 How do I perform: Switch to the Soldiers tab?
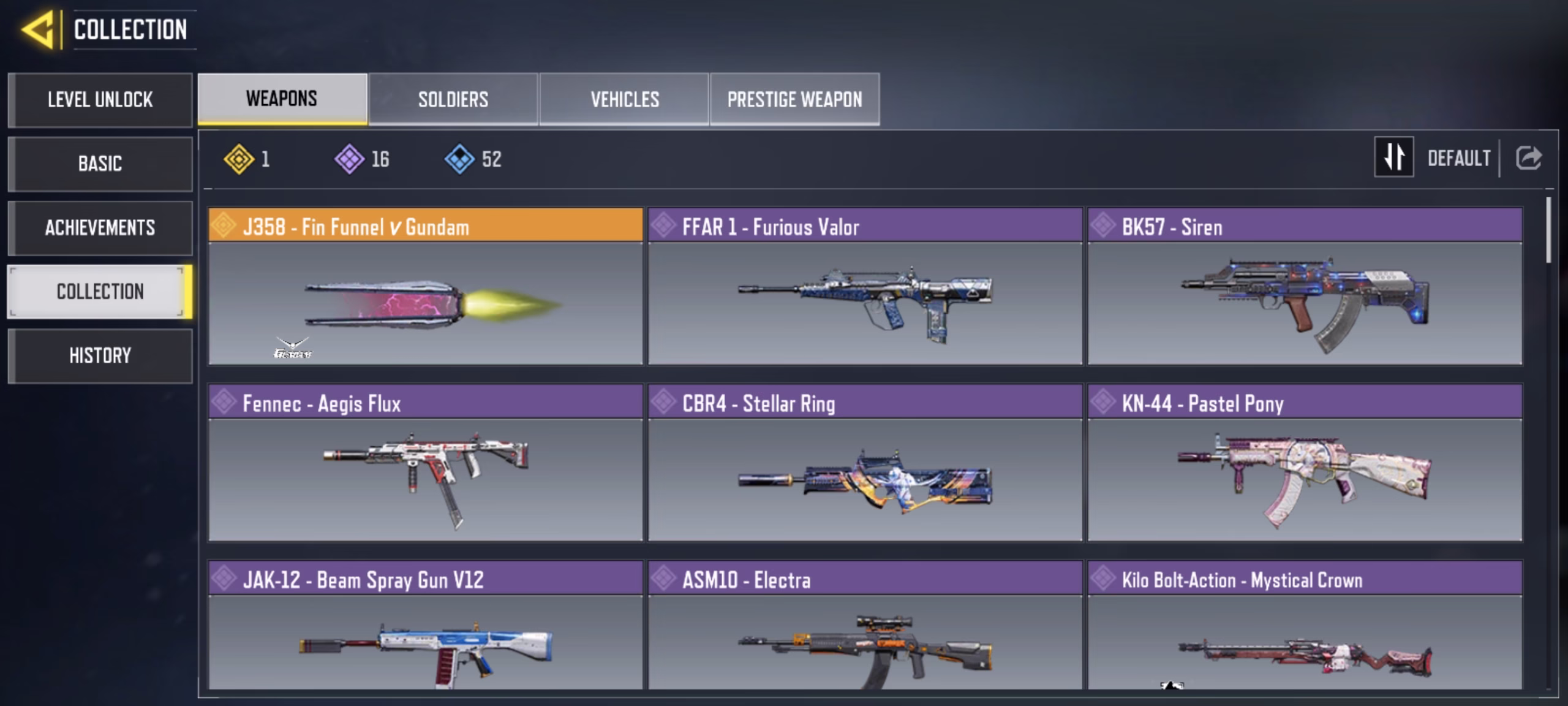click(x=453, y=99)
